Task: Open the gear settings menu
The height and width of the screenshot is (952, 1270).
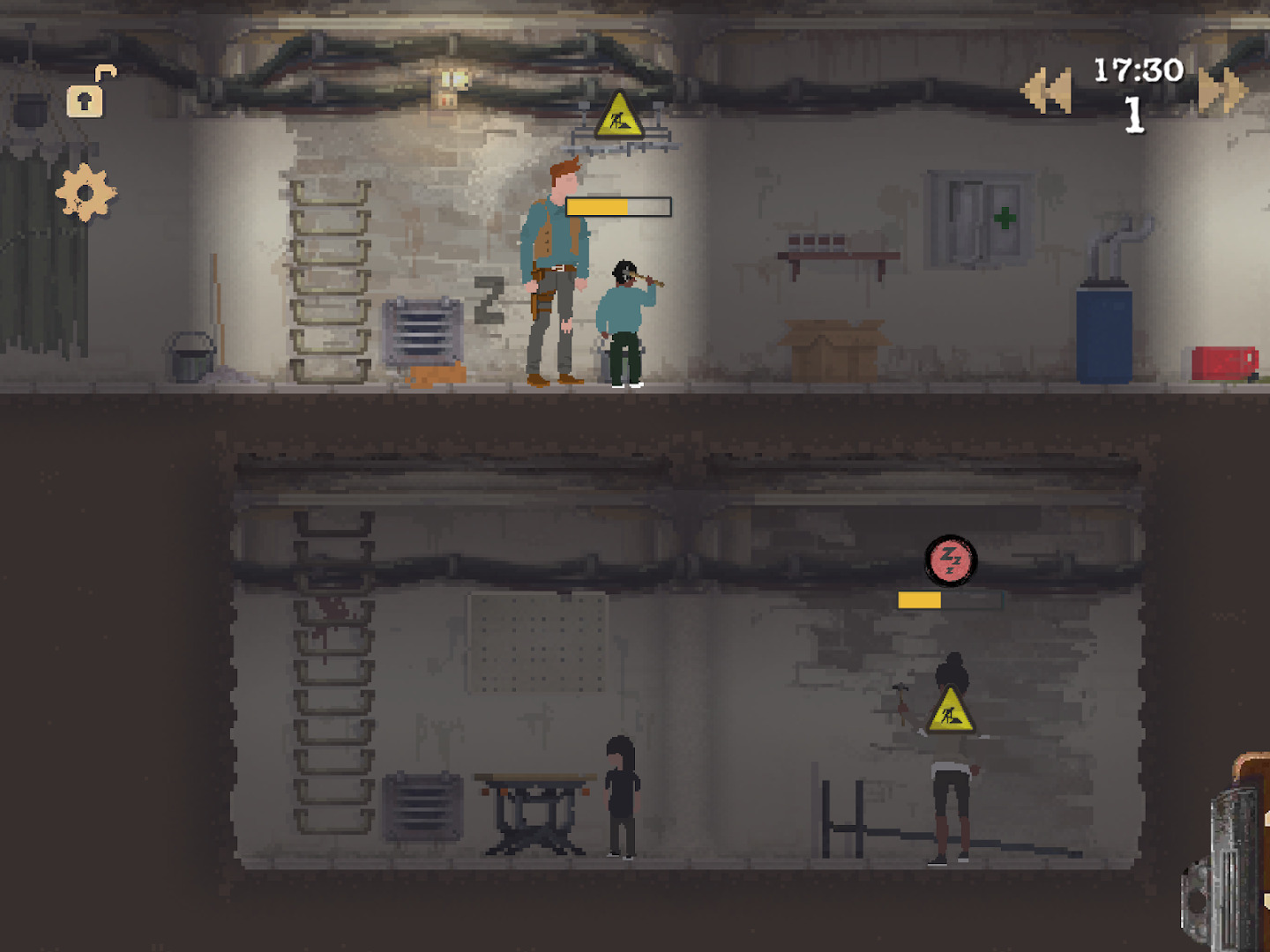Action: click(86, 192)
